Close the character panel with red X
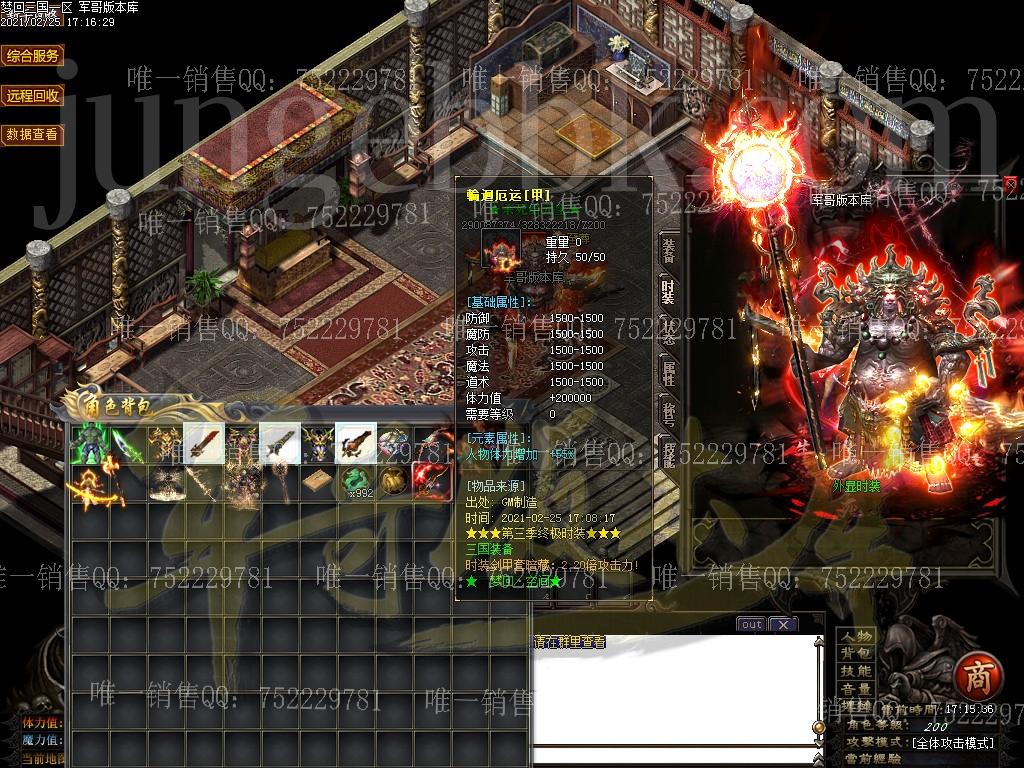 [x=1011, y=184]
